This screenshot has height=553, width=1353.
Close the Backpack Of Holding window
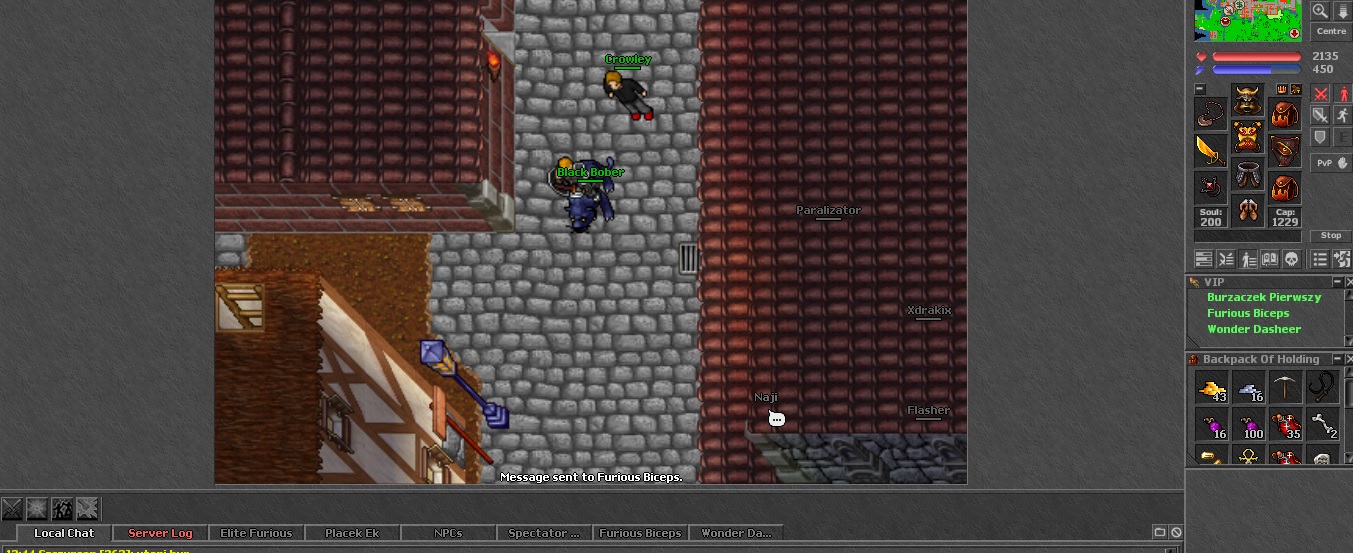(1349, 359)
